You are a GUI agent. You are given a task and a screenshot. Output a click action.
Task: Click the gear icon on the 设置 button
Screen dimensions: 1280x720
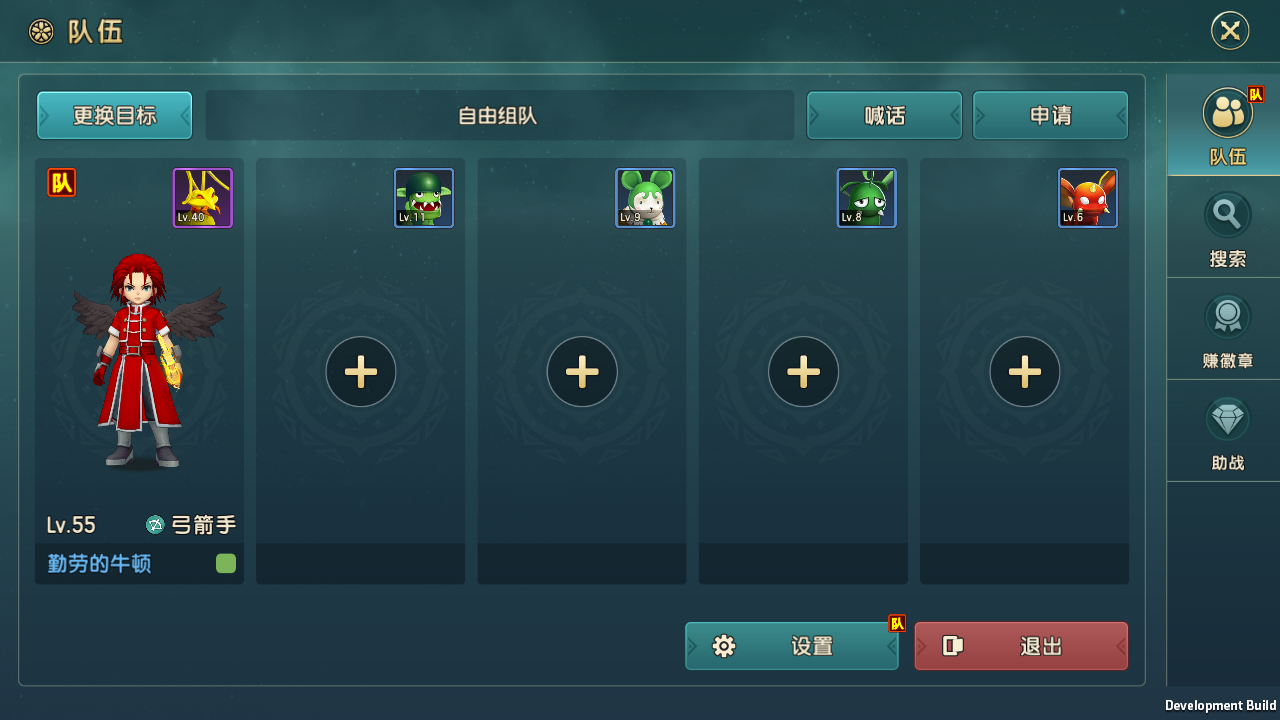(x=723, y=646)
